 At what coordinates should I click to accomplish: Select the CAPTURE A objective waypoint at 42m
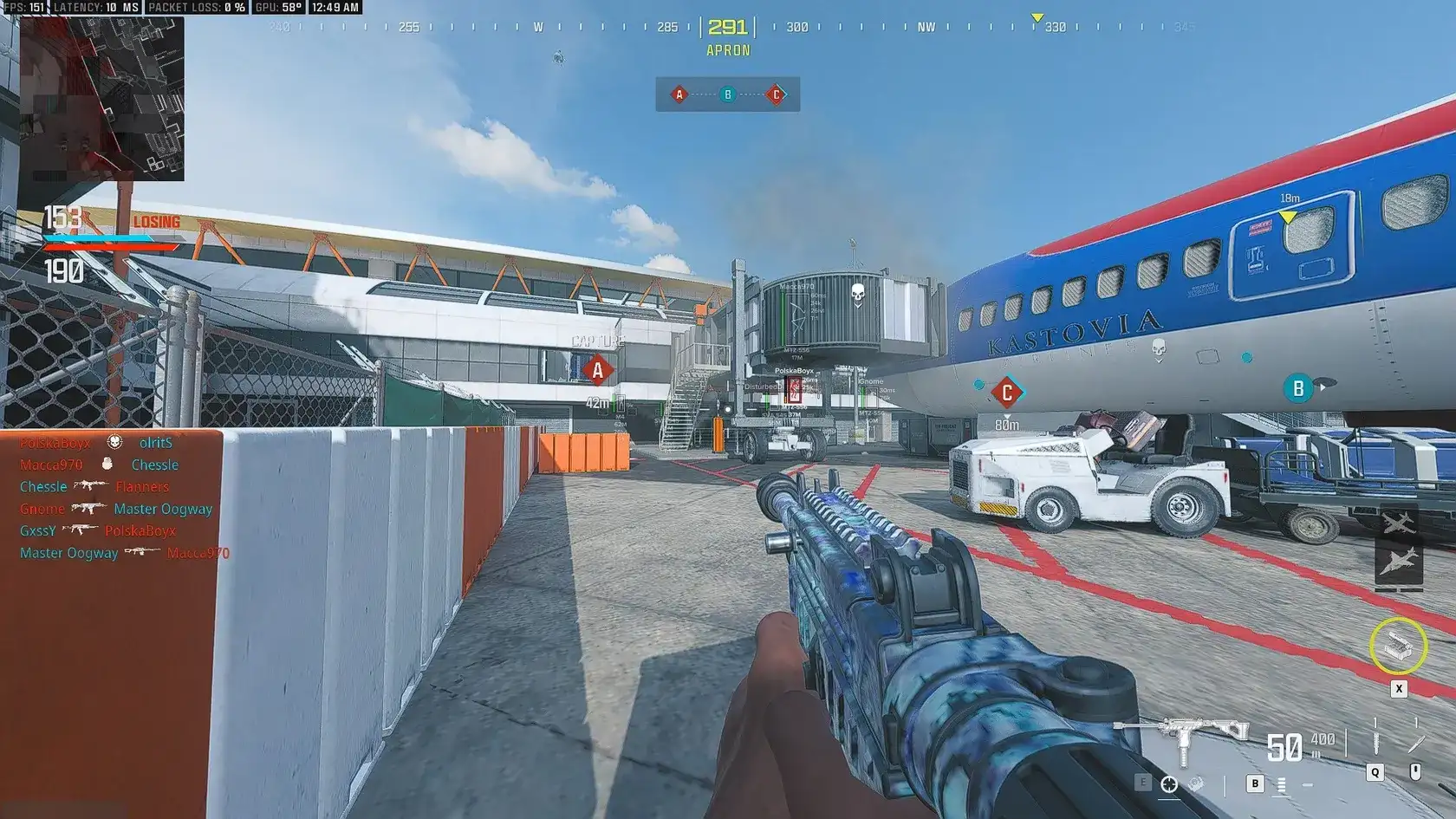point(597,371)
